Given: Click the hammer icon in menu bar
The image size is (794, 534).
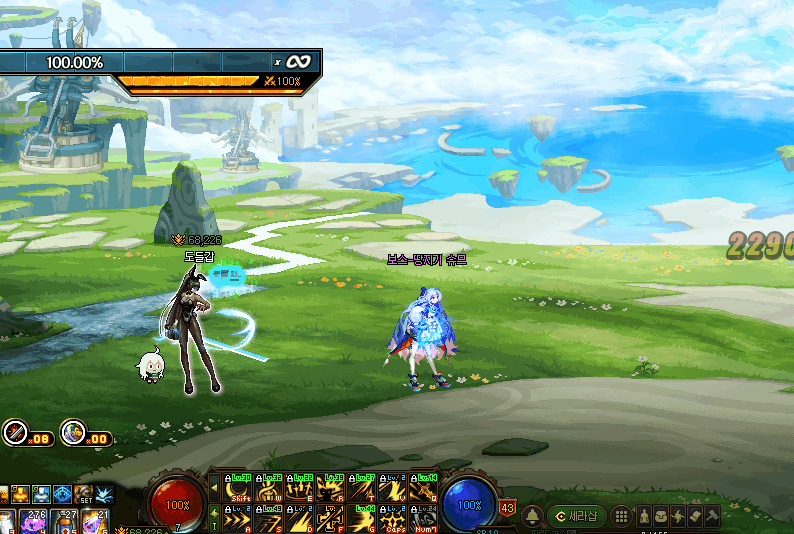Looking at the screenshot, I should click(x=712, y=516).
